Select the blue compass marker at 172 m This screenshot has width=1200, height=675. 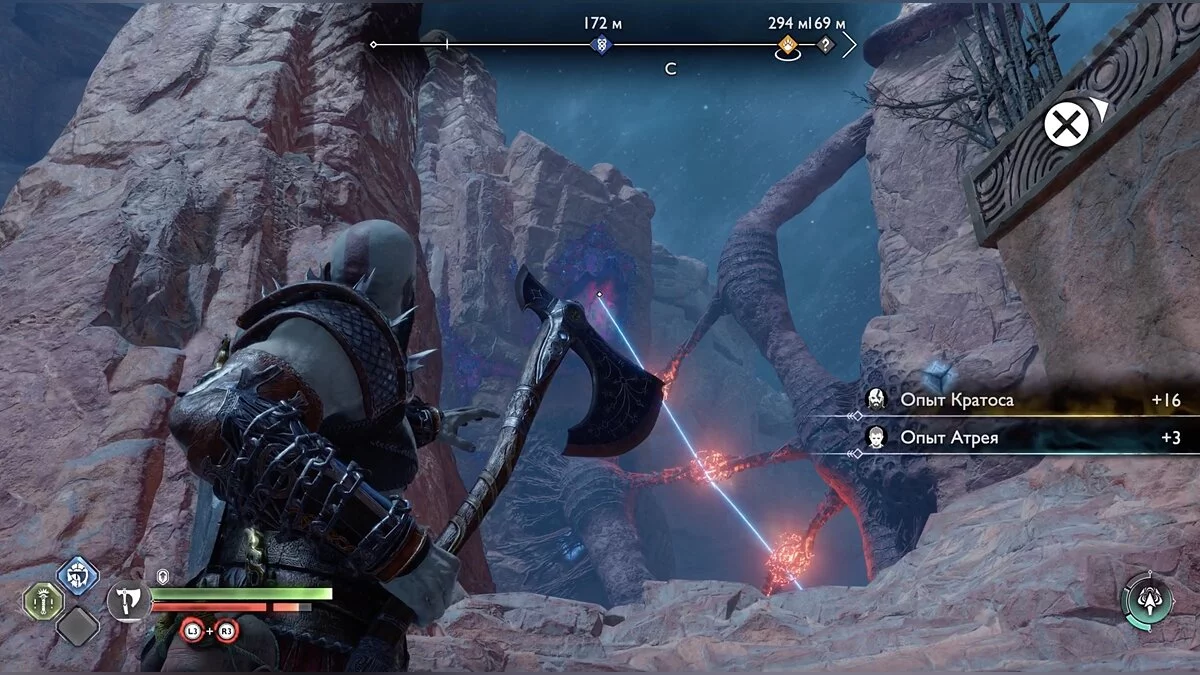(601, 45)
